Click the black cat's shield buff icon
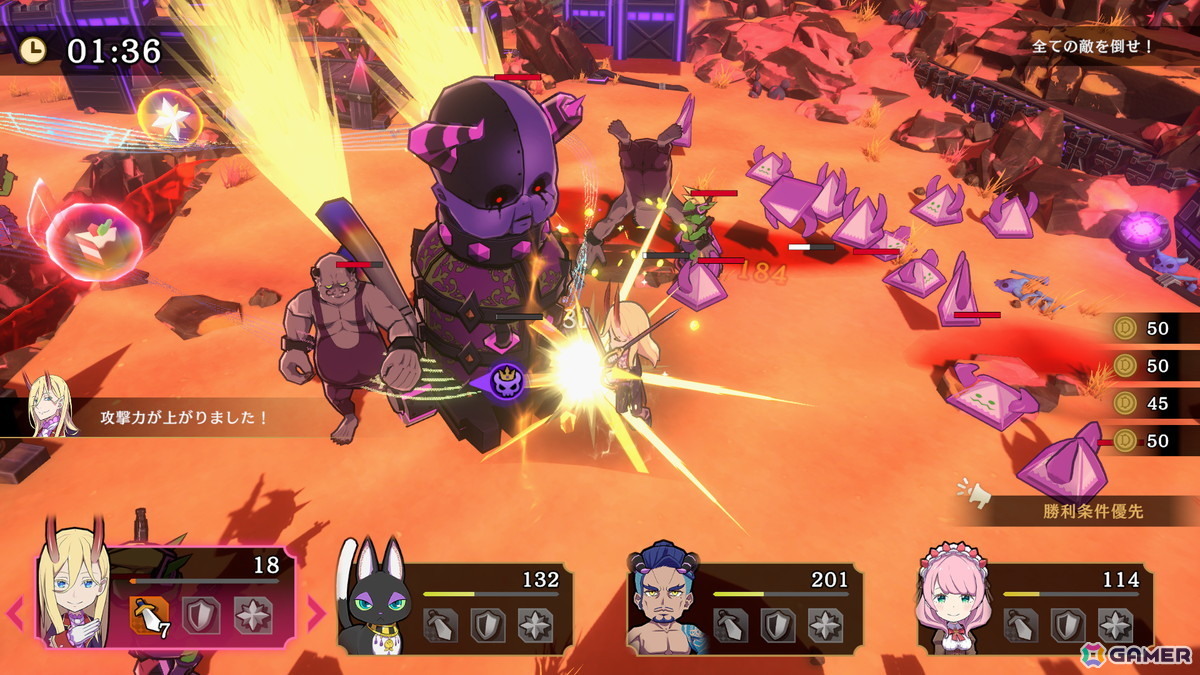Viewport: 1200px width, 675px height. pyautogui.click(x=488, y=625)
